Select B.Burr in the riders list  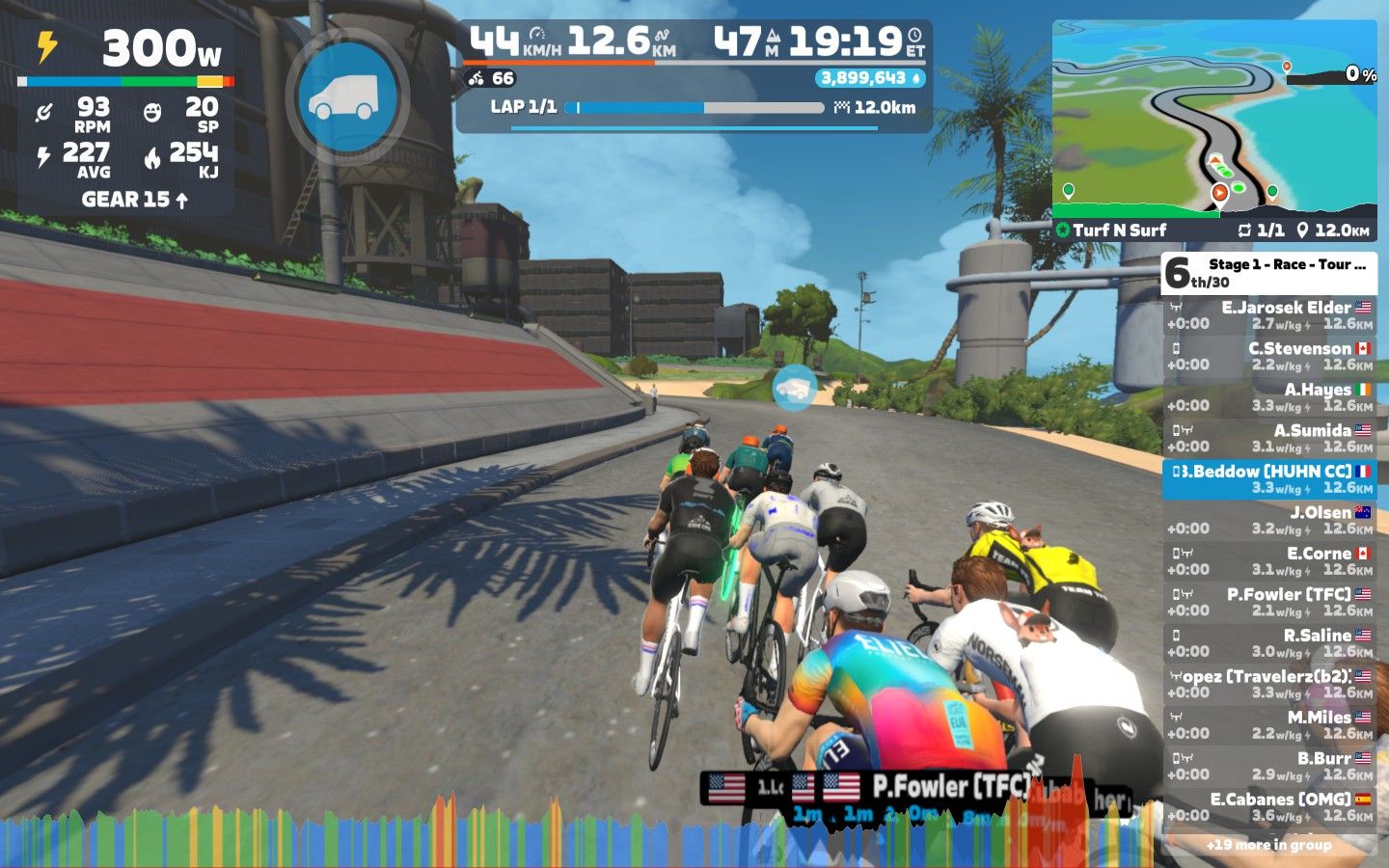click(1268, 766)
